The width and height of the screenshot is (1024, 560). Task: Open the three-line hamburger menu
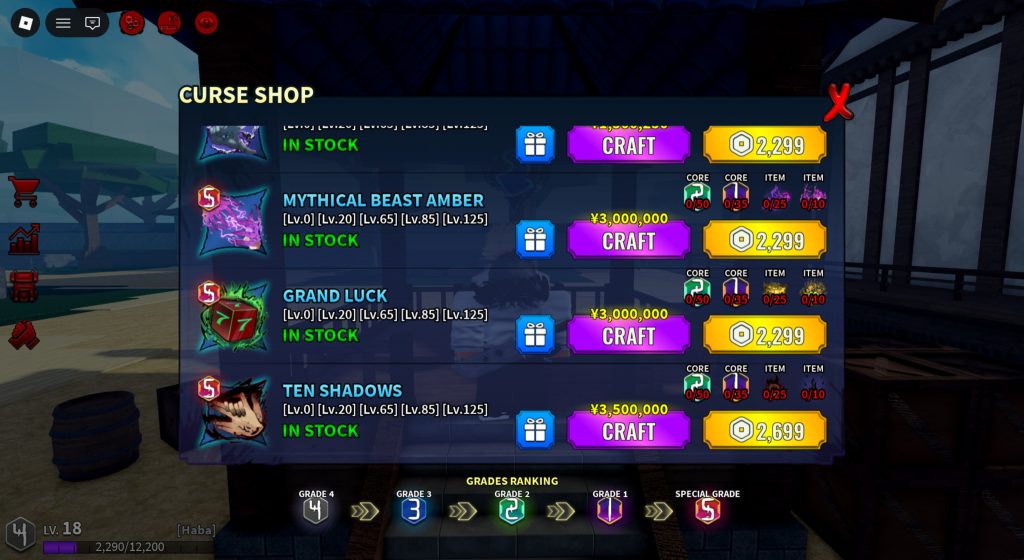tap(63, 22)
